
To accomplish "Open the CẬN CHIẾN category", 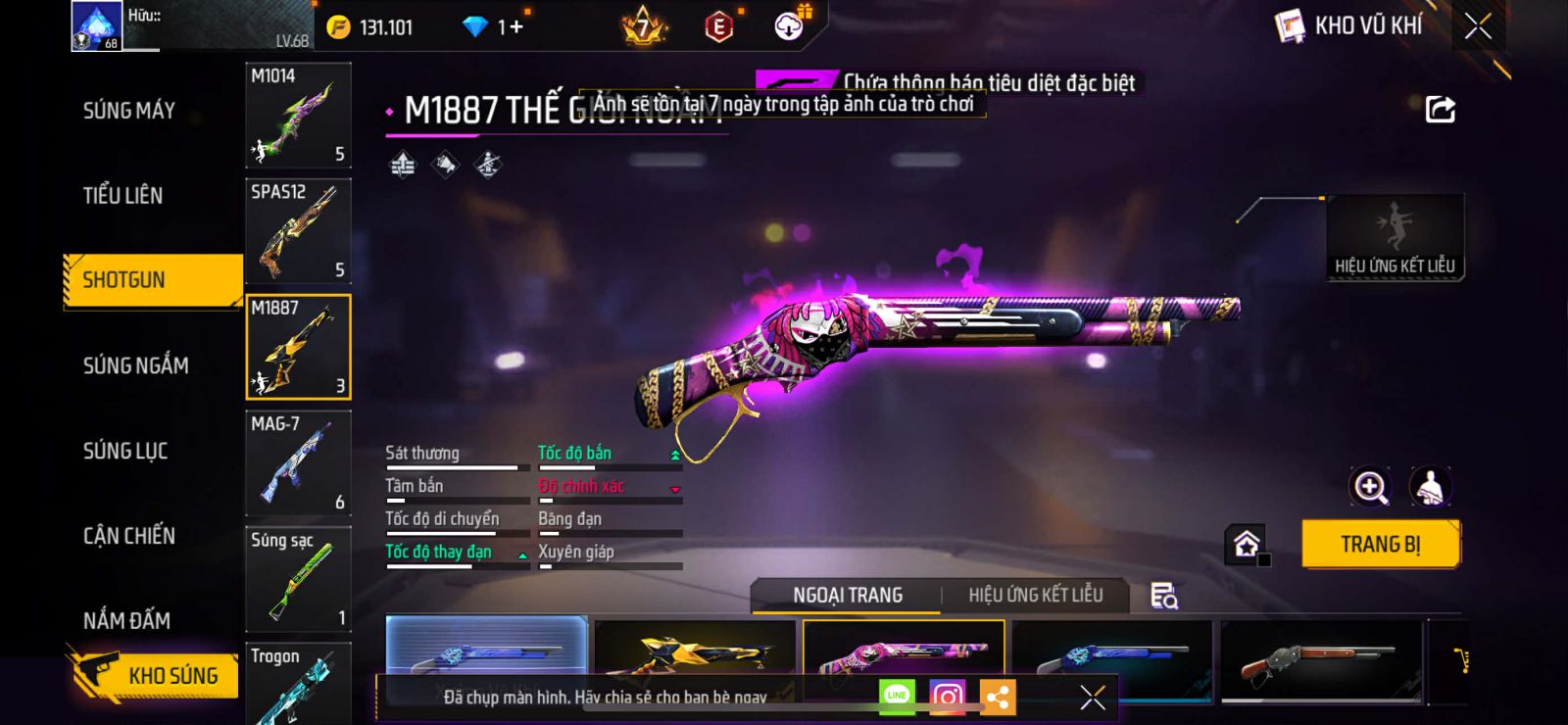I will pyautogui.click(x=129, y=536).
